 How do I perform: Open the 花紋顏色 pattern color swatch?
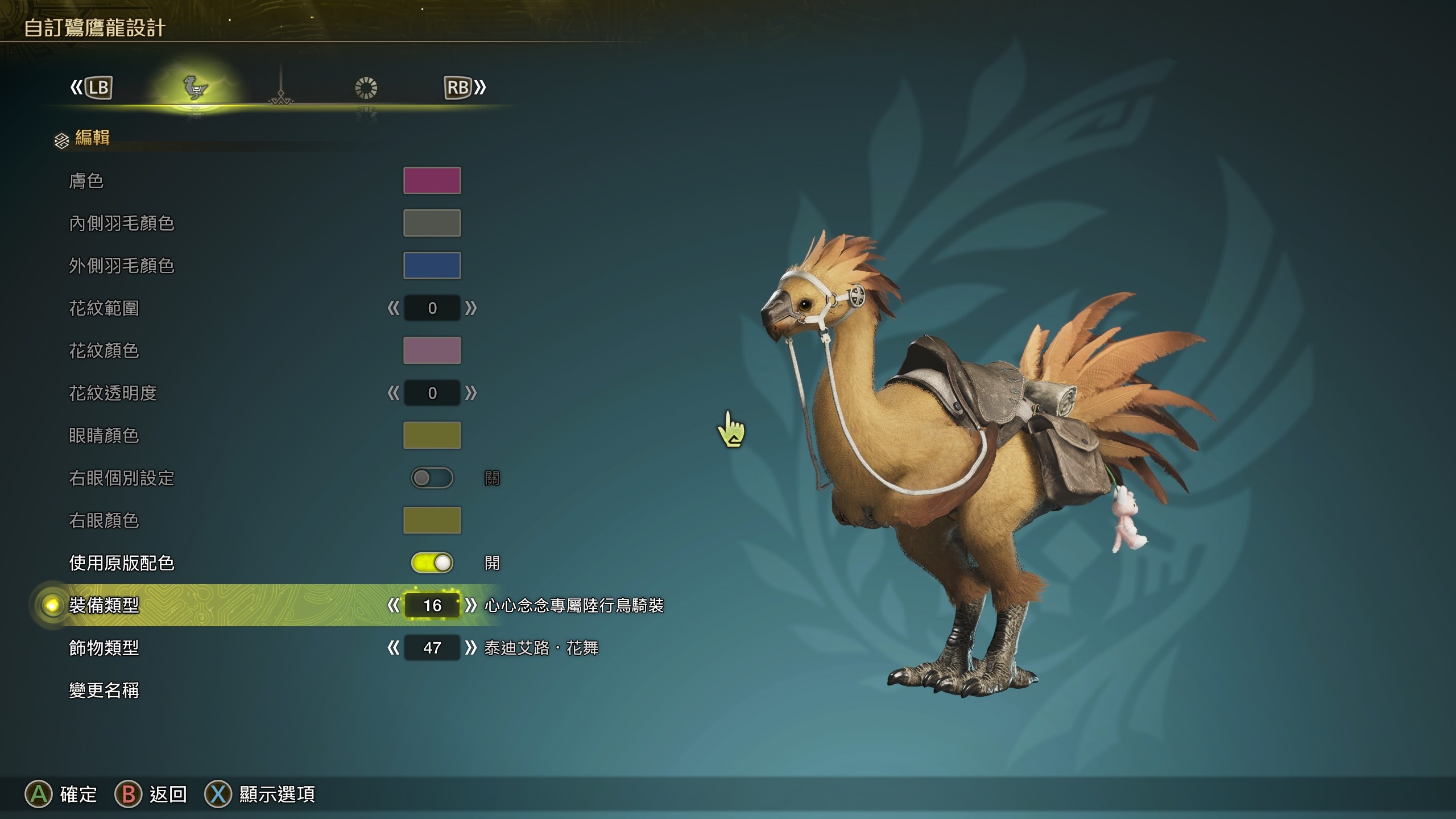(432, 350)
